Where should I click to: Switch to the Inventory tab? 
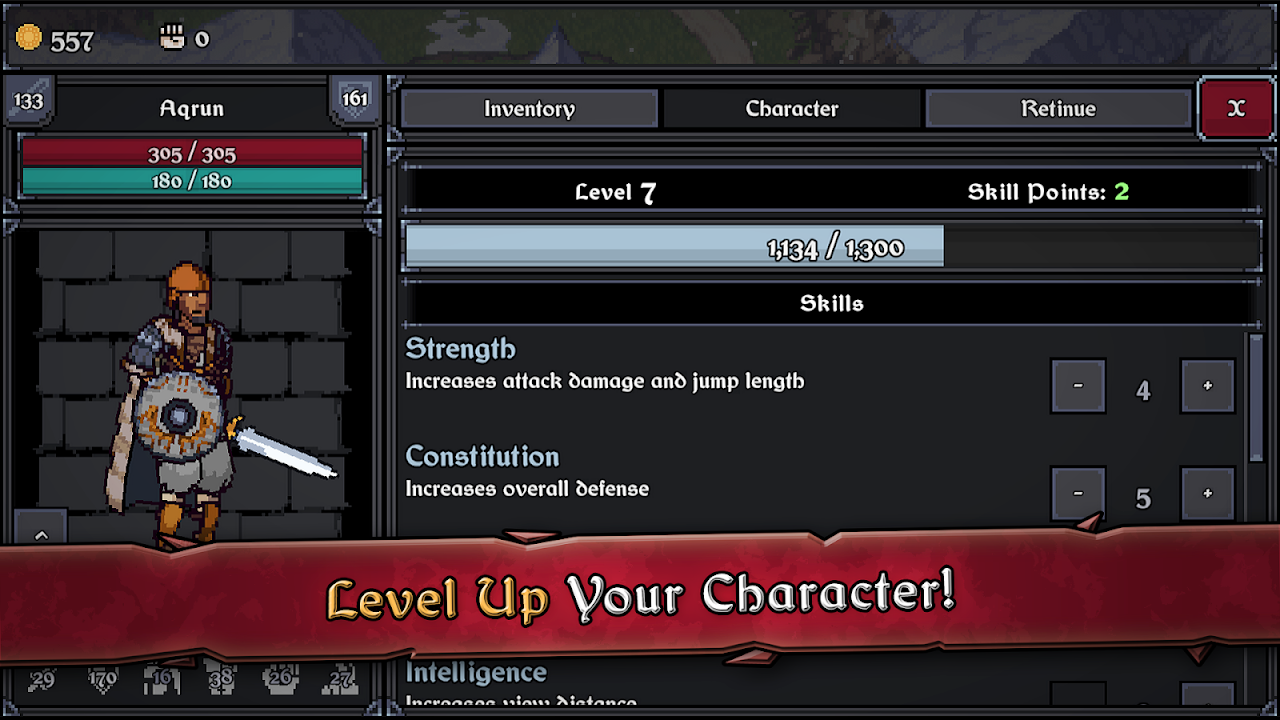[x=528, y=108]
